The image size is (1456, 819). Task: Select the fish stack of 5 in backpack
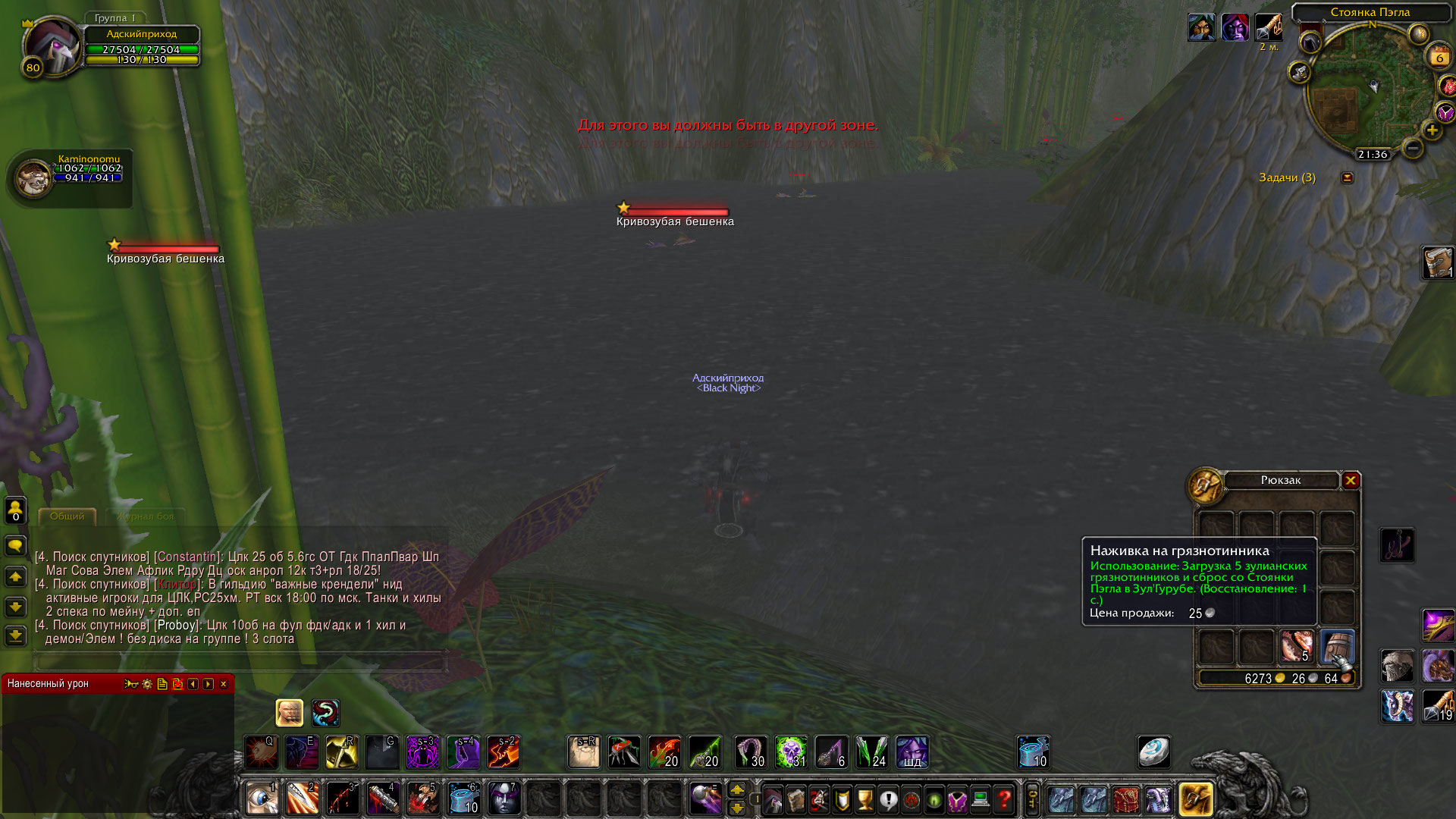tap(1297, 647)
